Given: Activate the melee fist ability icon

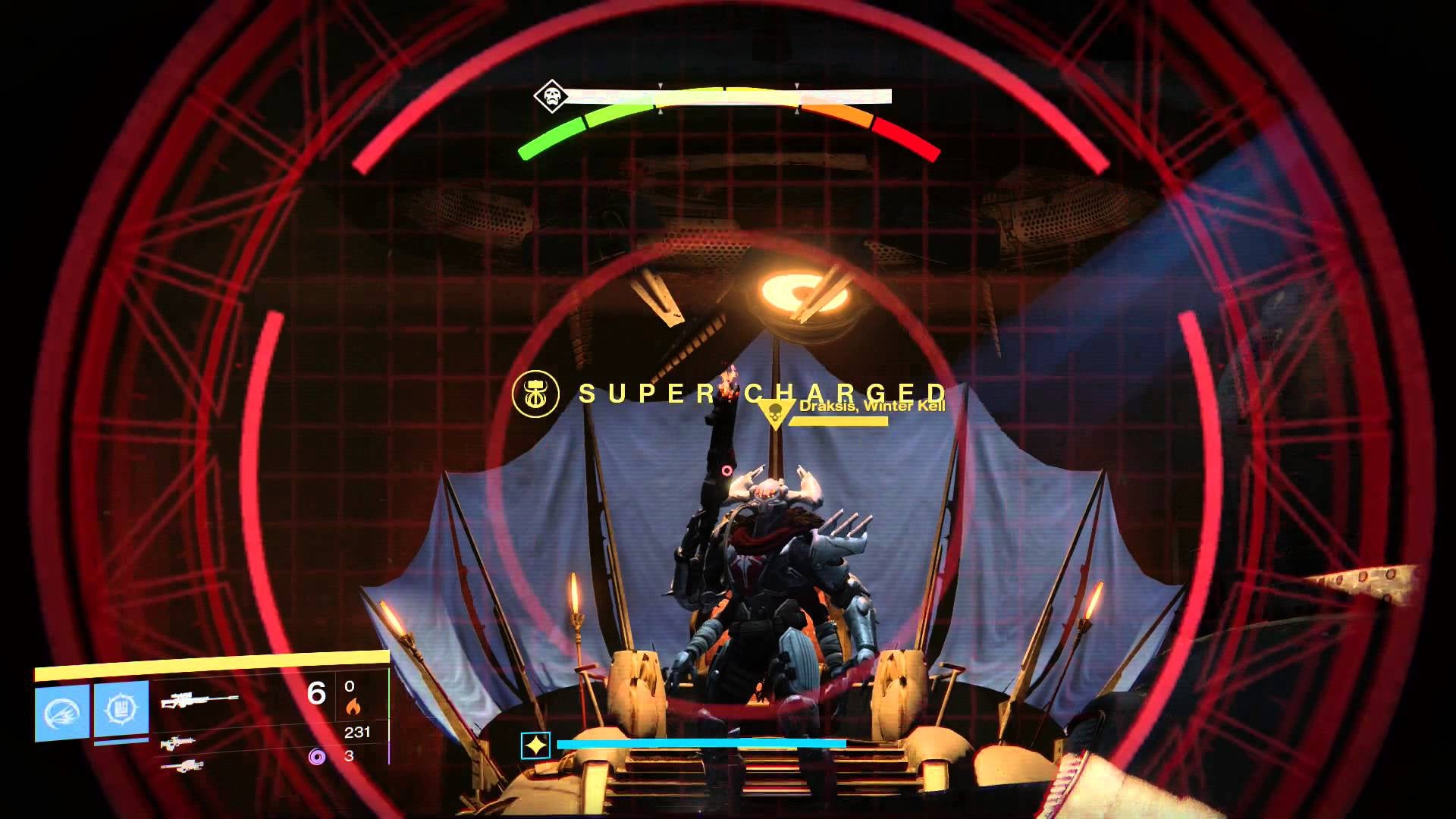Looking at the screenshot, I should 121,709.
